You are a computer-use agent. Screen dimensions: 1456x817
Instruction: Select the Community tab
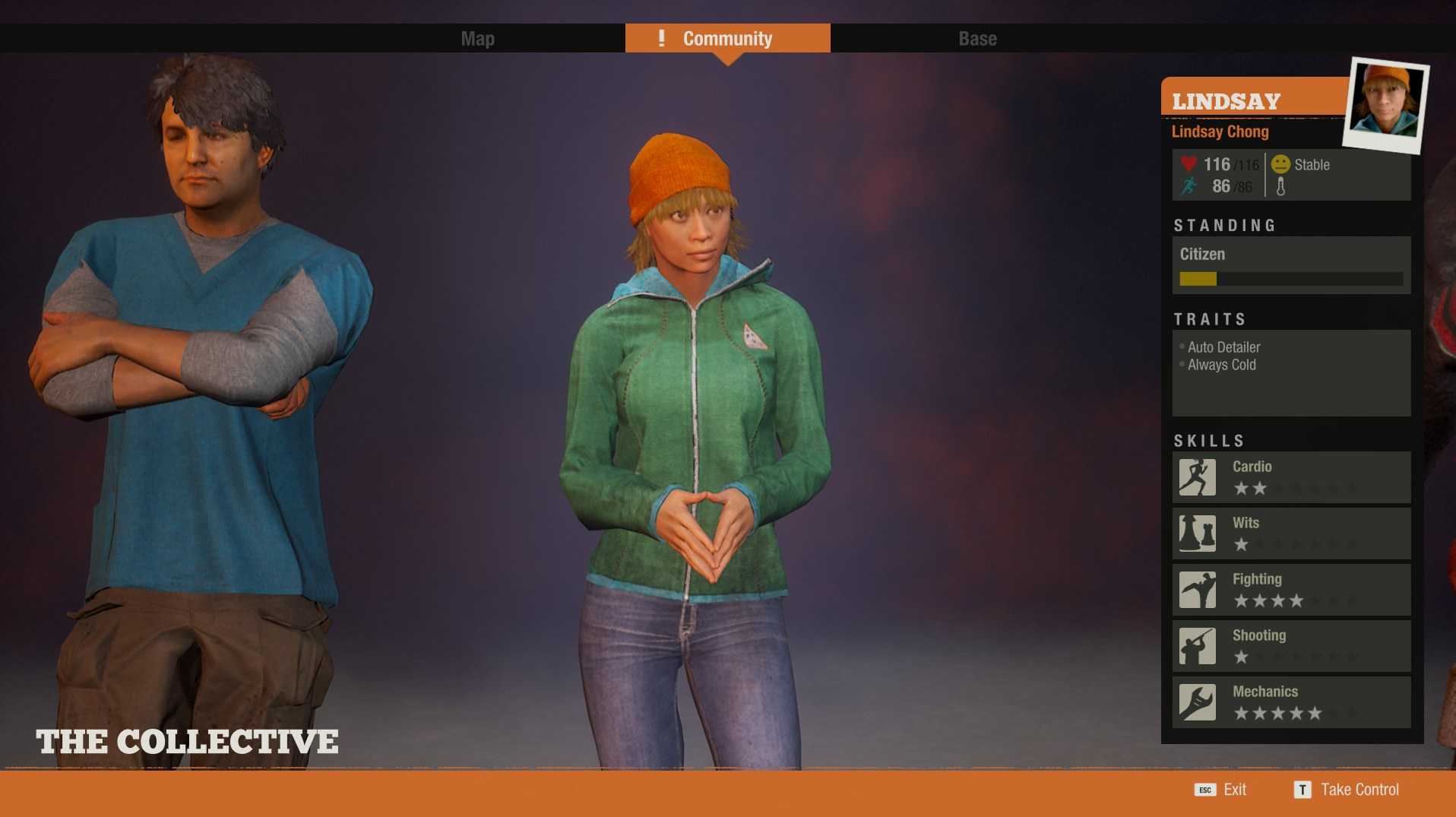727,39
